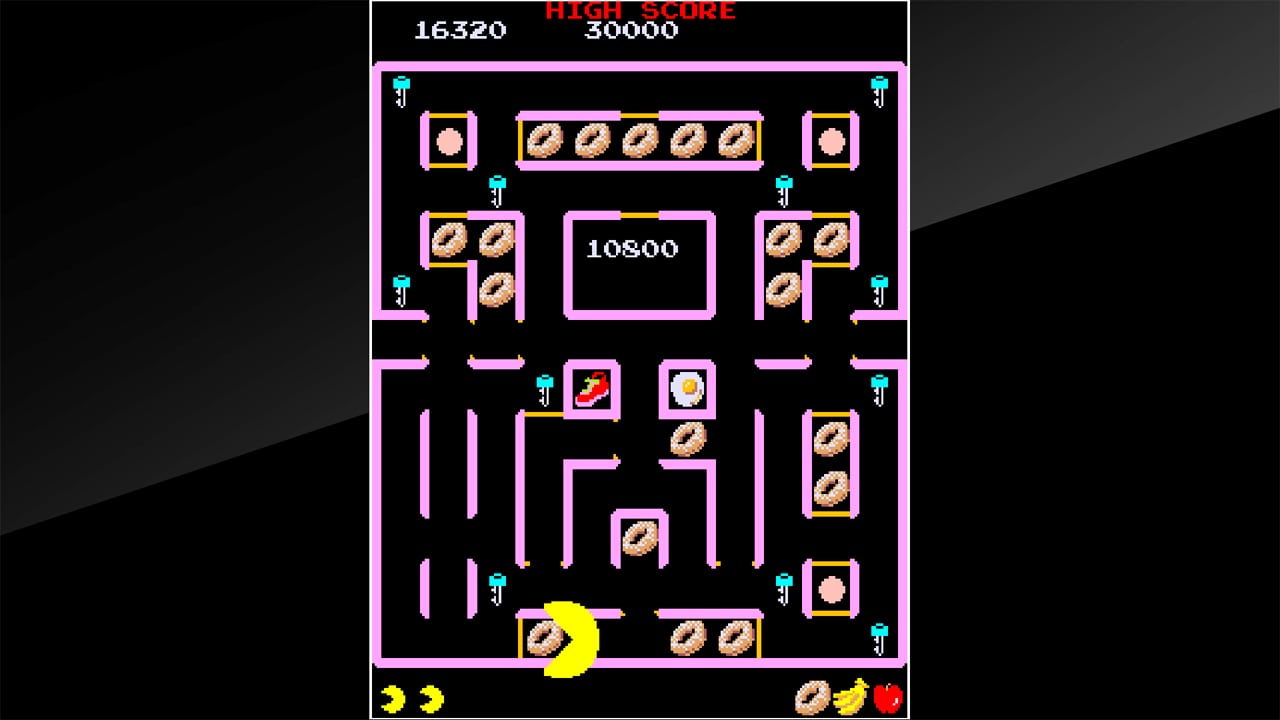Click the current score 16320
The height and width of the screenshot is (720, 1280).
(x=459, y=31)
